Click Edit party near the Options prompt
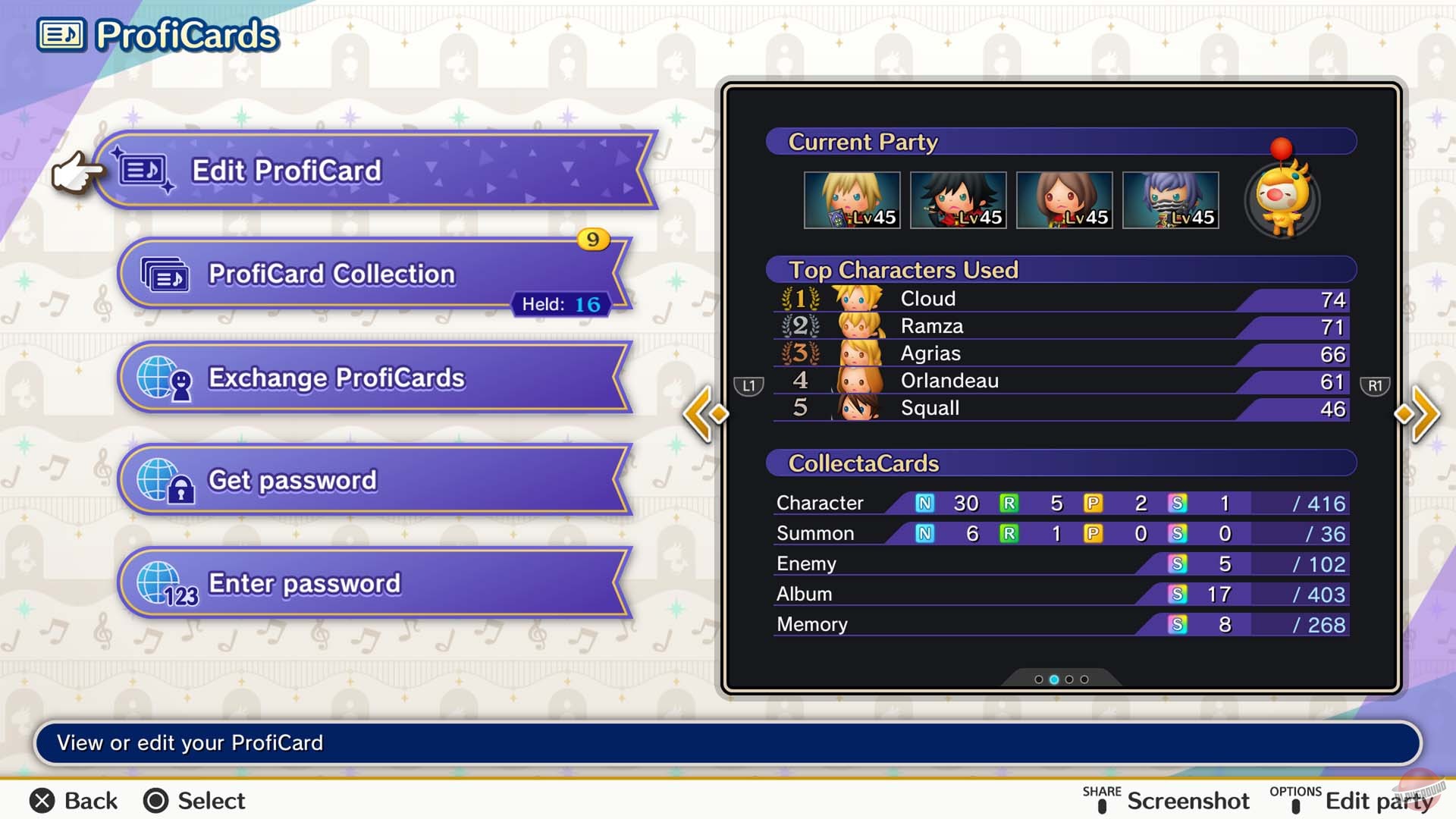Viewport: 1456px width, 819px height. 1376,800
